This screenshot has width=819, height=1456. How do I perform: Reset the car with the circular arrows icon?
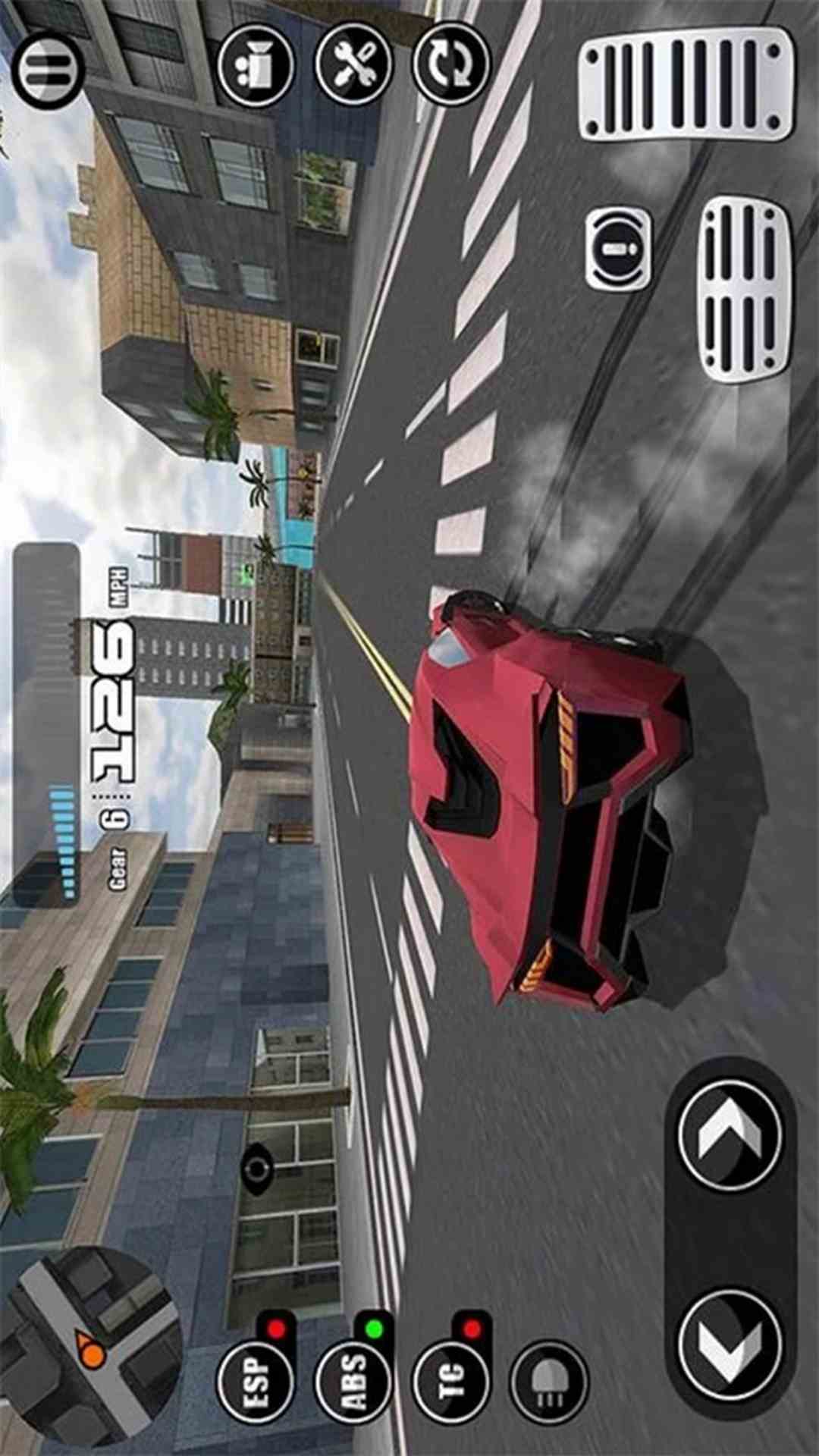click(452, 64)
